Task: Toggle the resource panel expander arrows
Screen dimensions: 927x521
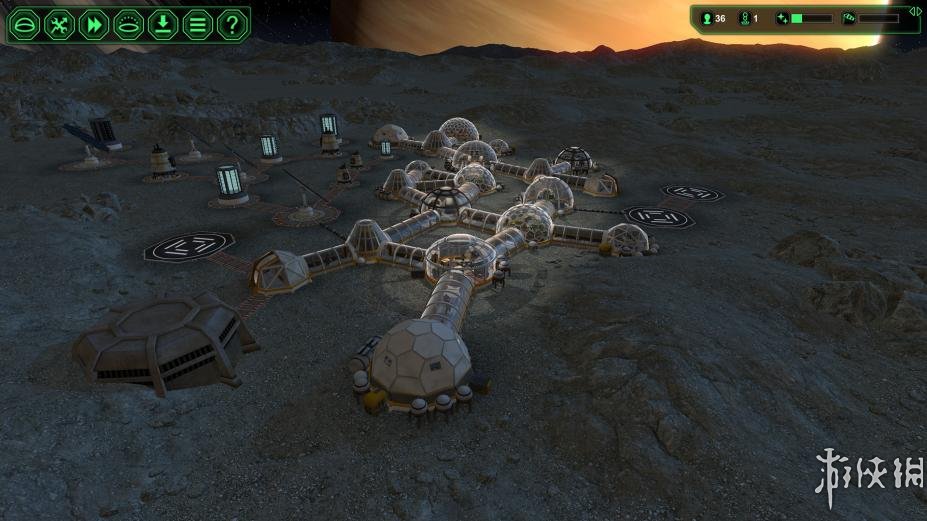Action: click(914, 10)
